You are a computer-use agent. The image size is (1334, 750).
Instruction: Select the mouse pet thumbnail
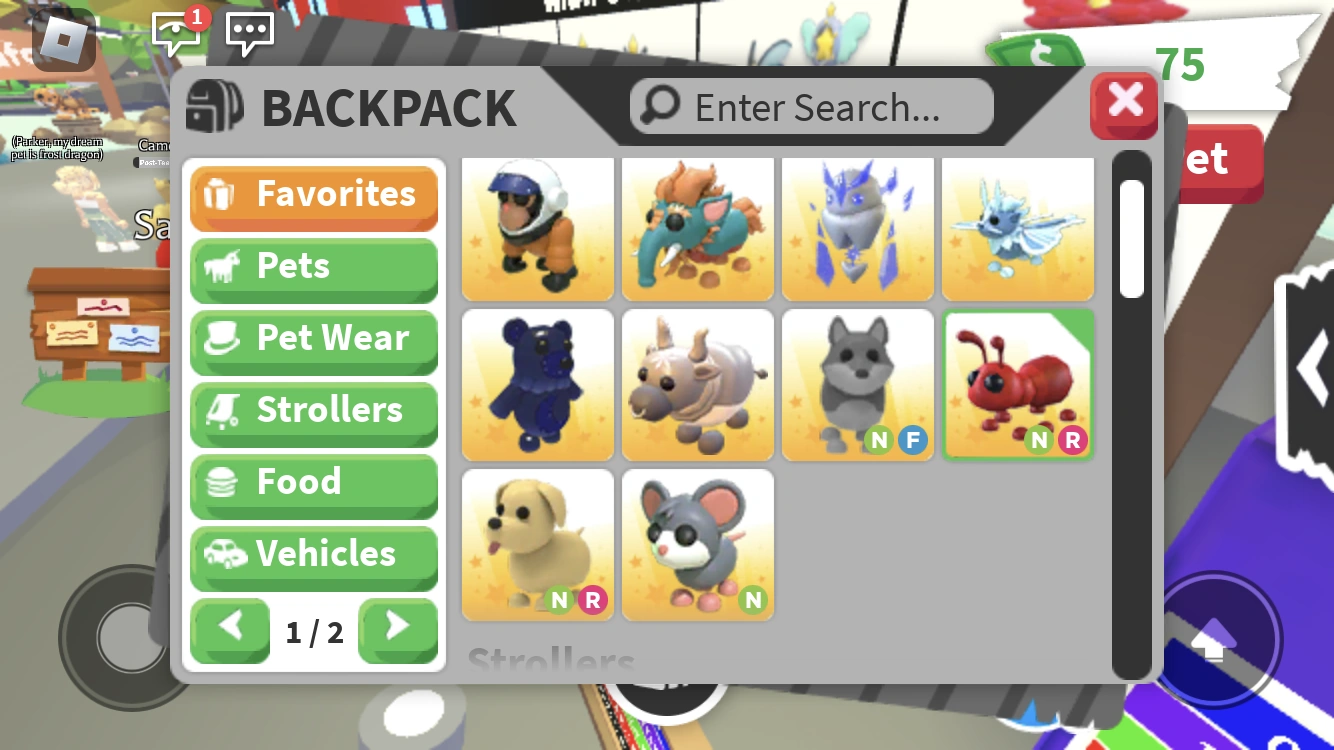697,545
